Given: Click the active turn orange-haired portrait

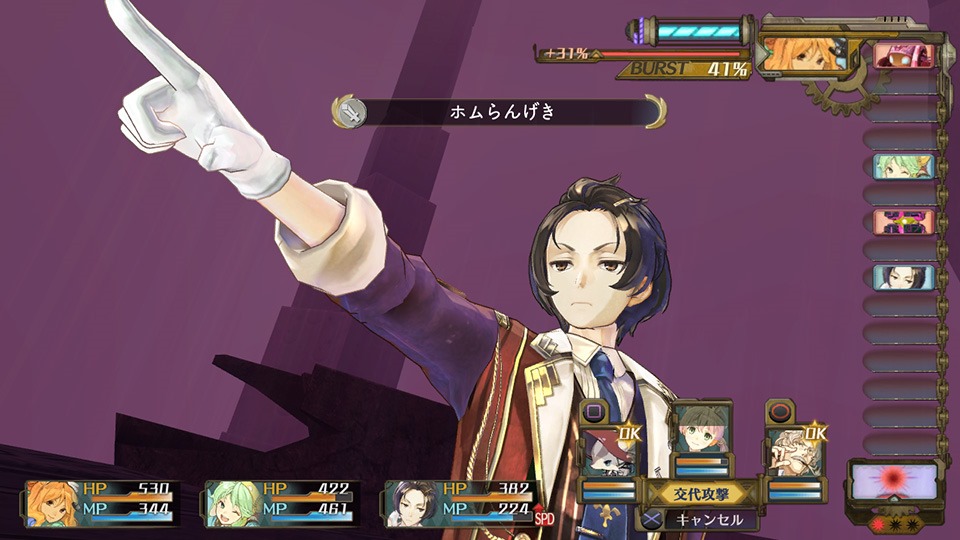Looking at the screenshot, I should coord(805,55).
